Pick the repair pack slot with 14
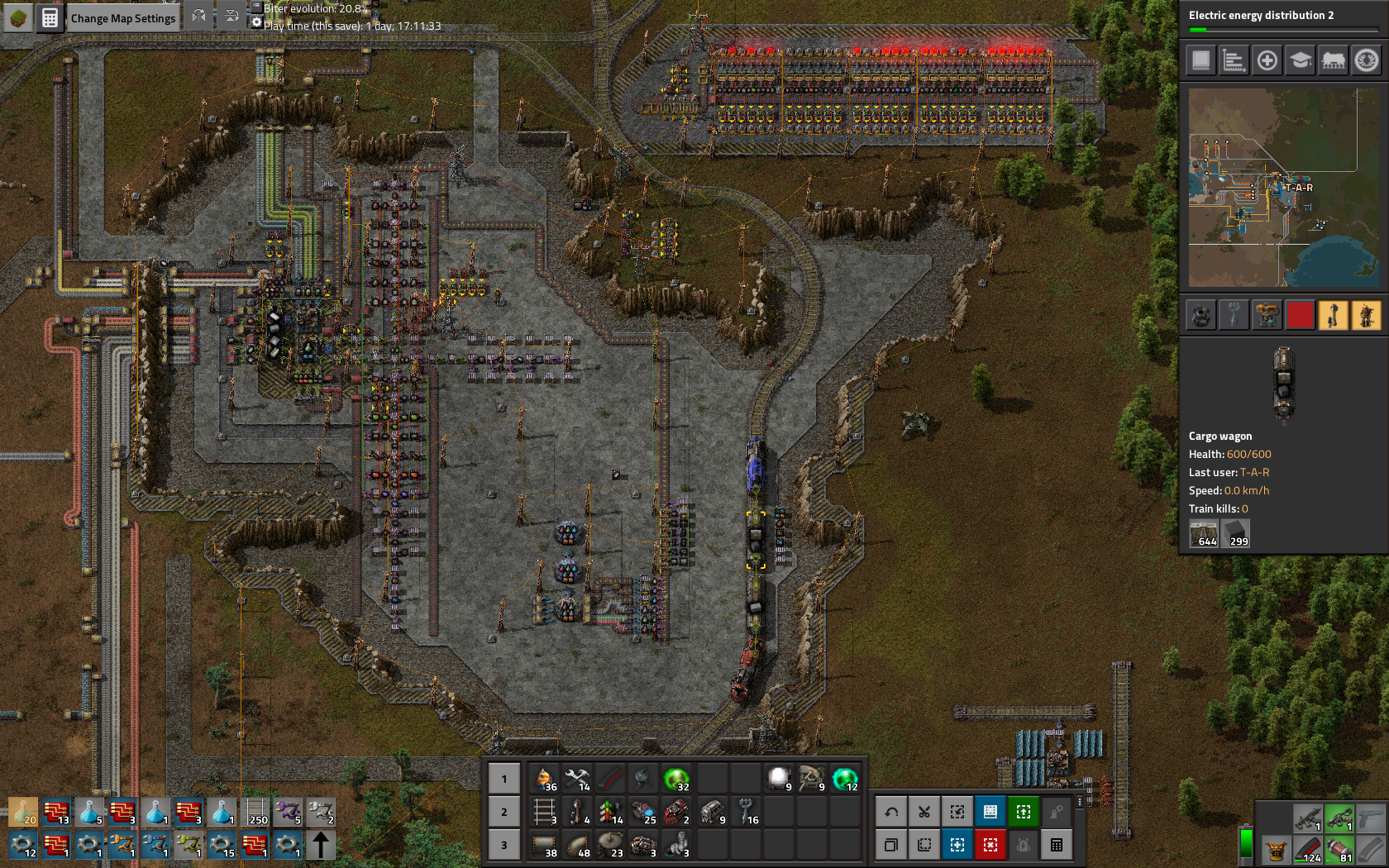1389x868 pixels. click(x=577, y=779)
